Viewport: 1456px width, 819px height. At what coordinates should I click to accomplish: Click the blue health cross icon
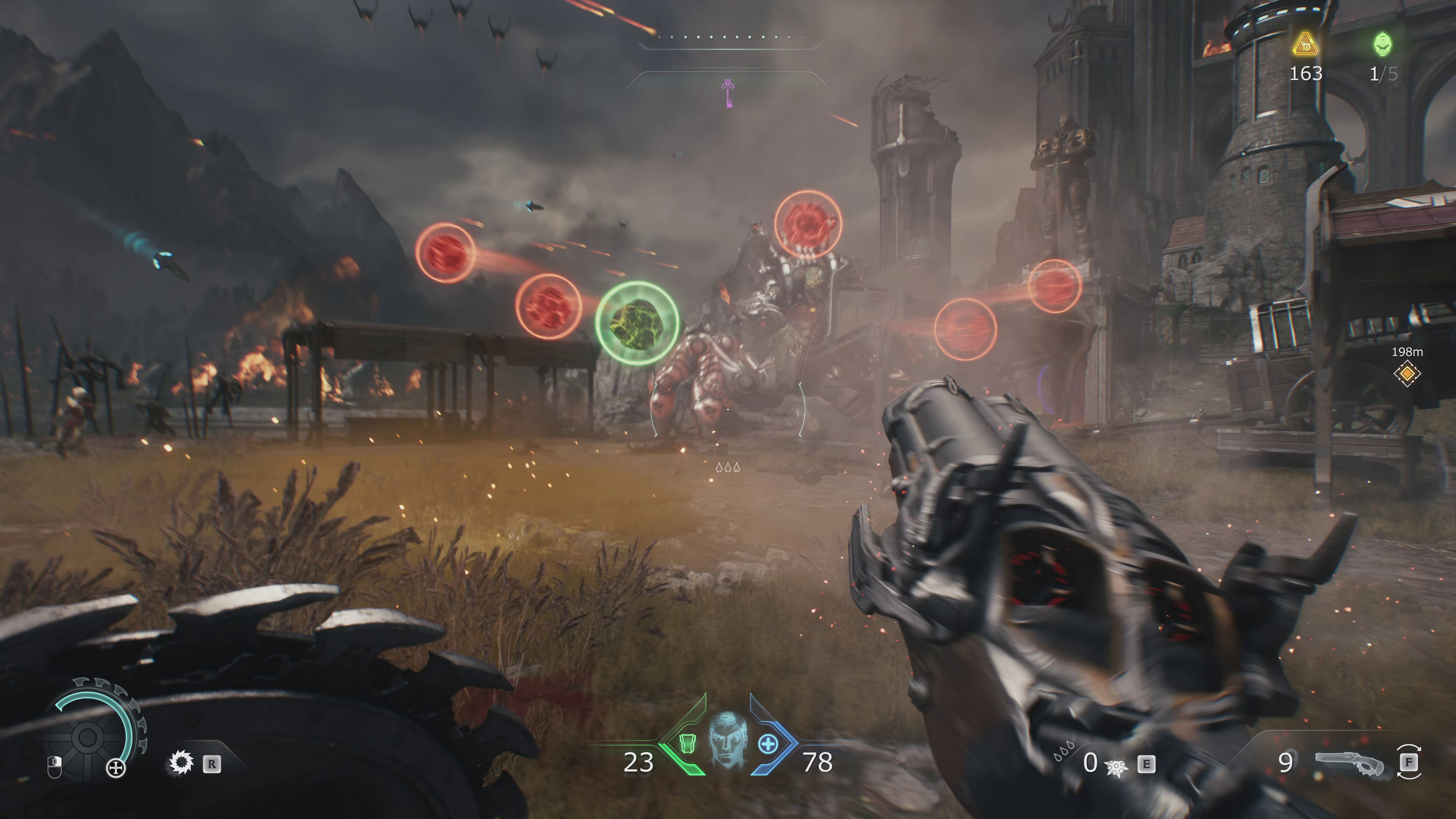[767, 744]
